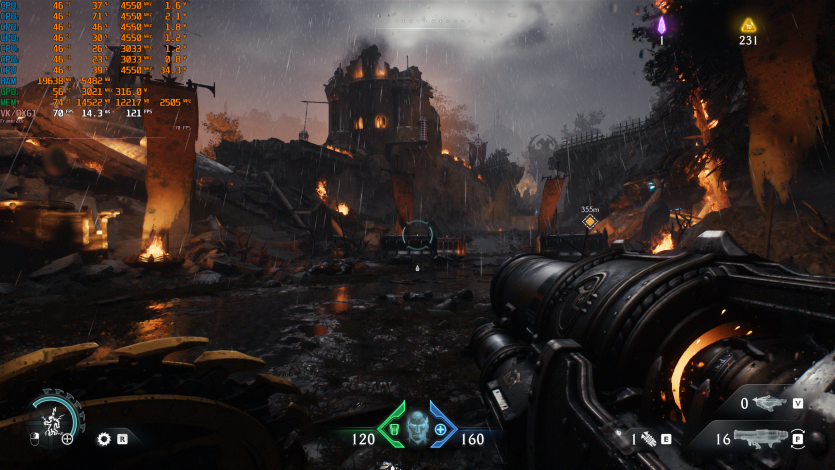The height and width of the screenshot is (470, 835).
Task: Select the blue health cross icon
Action: point(441,429)
